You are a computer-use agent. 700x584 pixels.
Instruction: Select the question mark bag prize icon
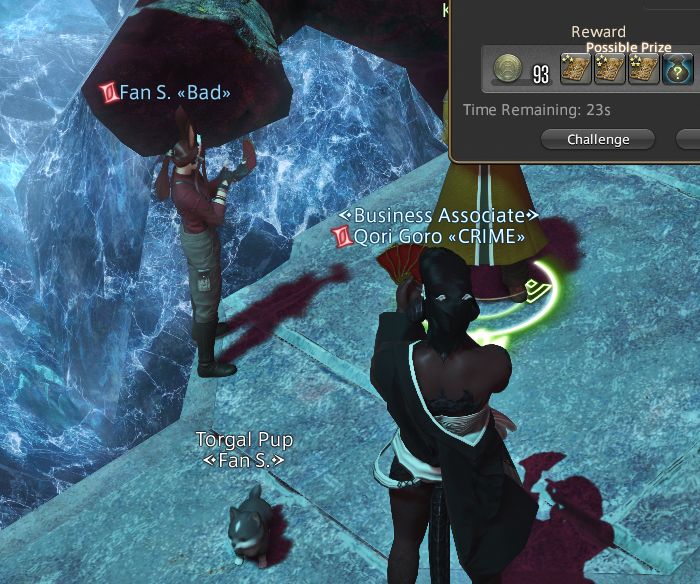pos(677,71)
